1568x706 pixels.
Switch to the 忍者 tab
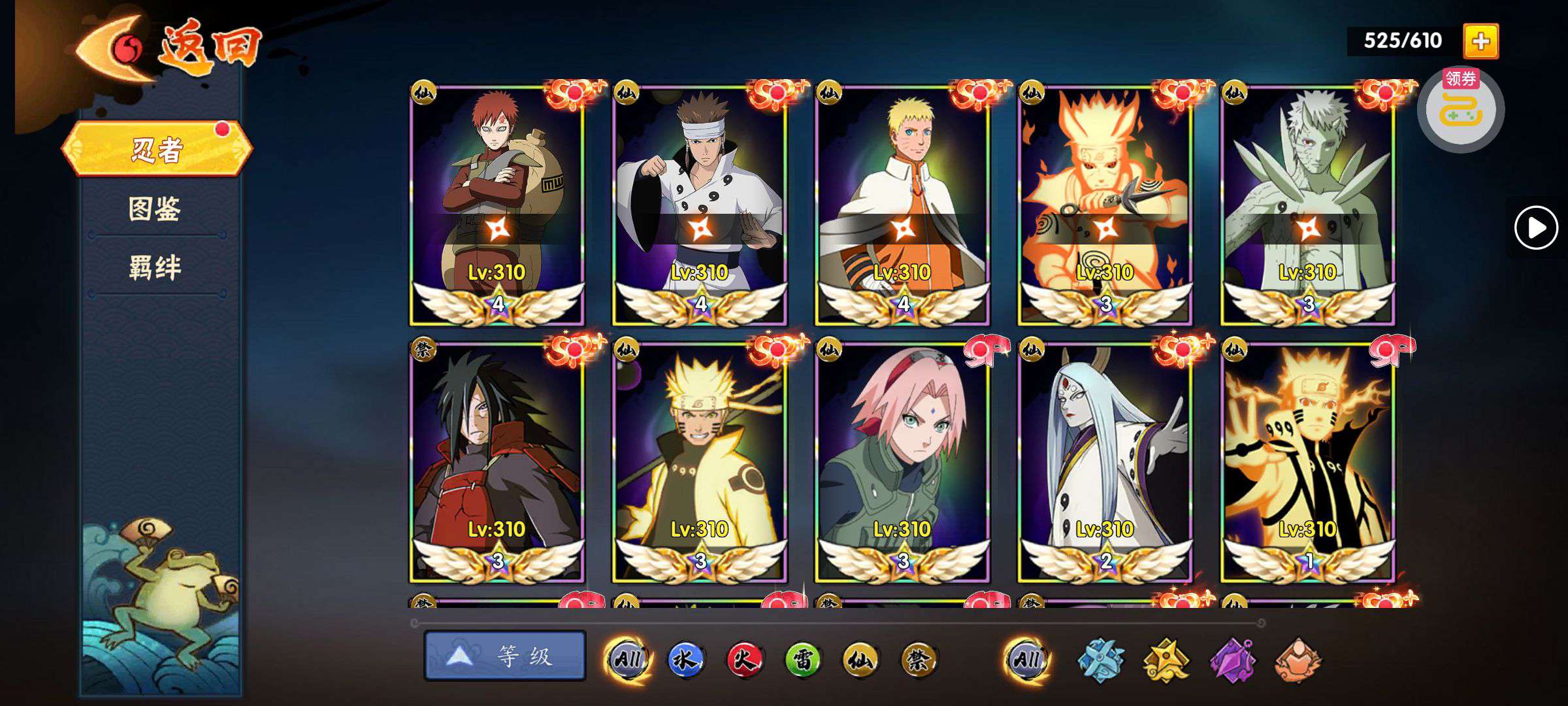tap(157, 150)
